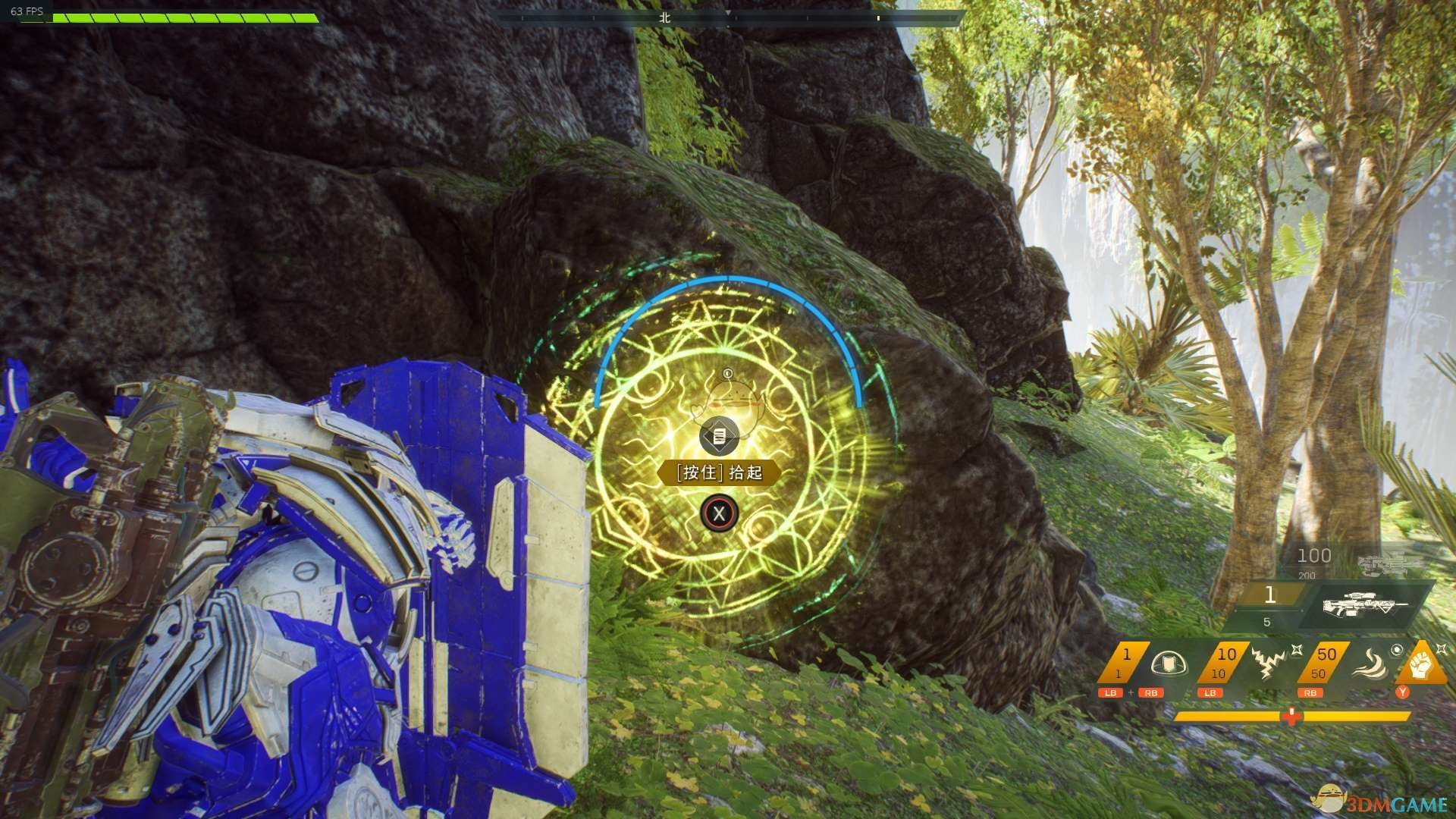Select the equipped sniper rifle weapon slot
This screenshot has width=1456, height=819.
[x=1365, y=604]
